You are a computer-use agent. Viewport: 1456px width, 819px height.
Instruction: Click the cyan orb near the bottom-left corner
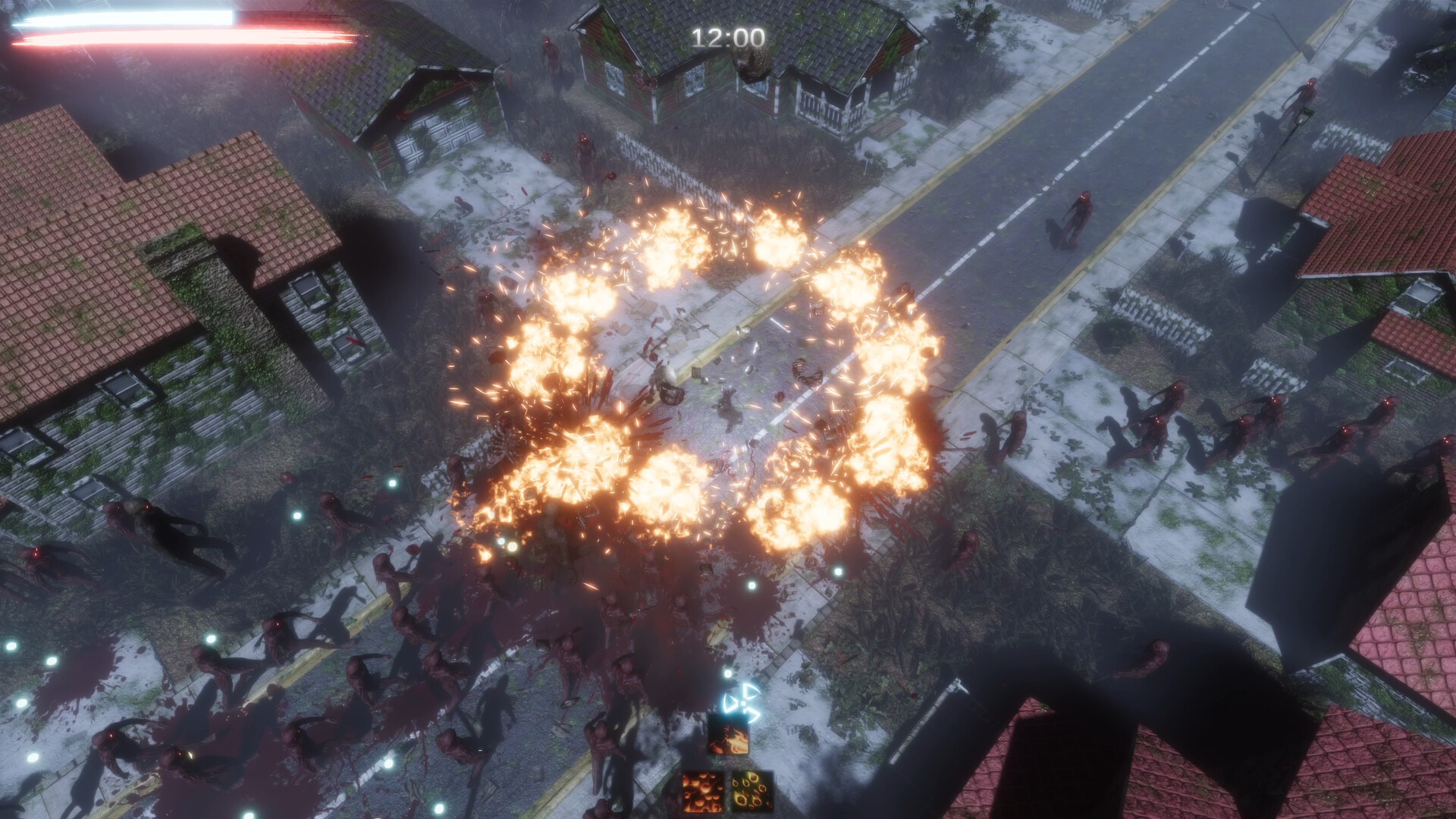(x=33, y=757)
